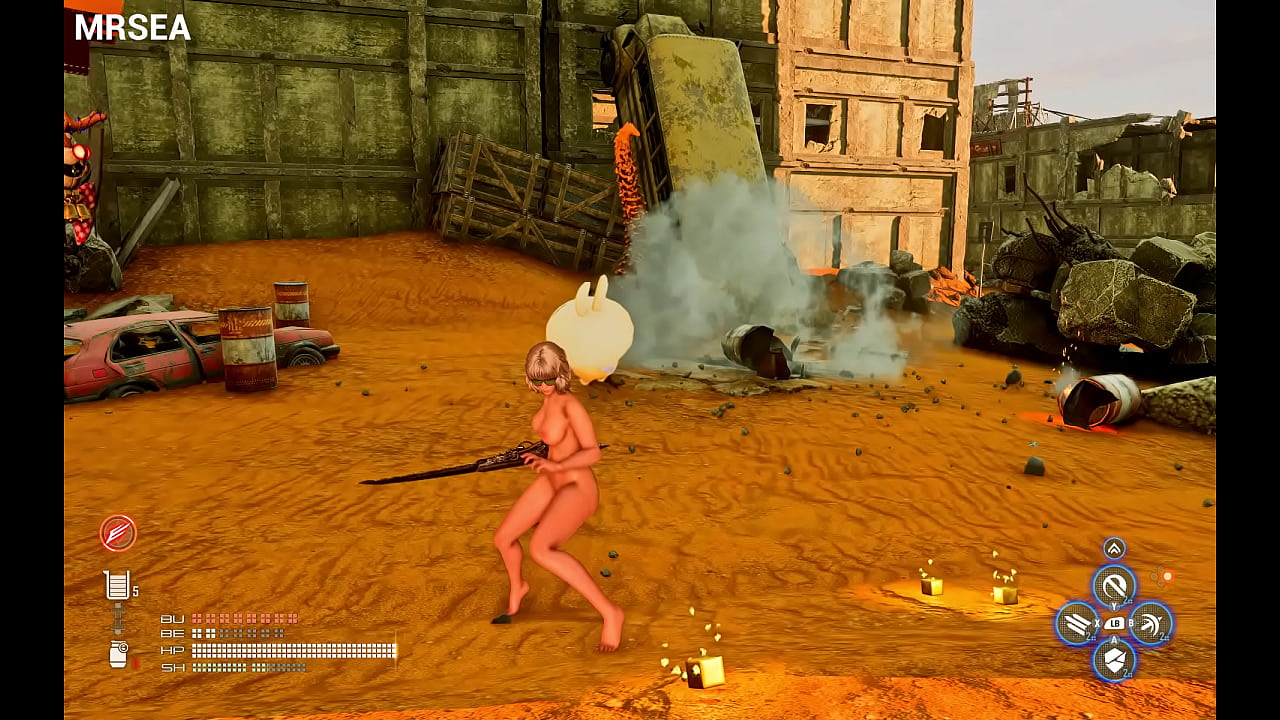
Task: Use the healing potion cup item
Action: [x=116, y=585]
